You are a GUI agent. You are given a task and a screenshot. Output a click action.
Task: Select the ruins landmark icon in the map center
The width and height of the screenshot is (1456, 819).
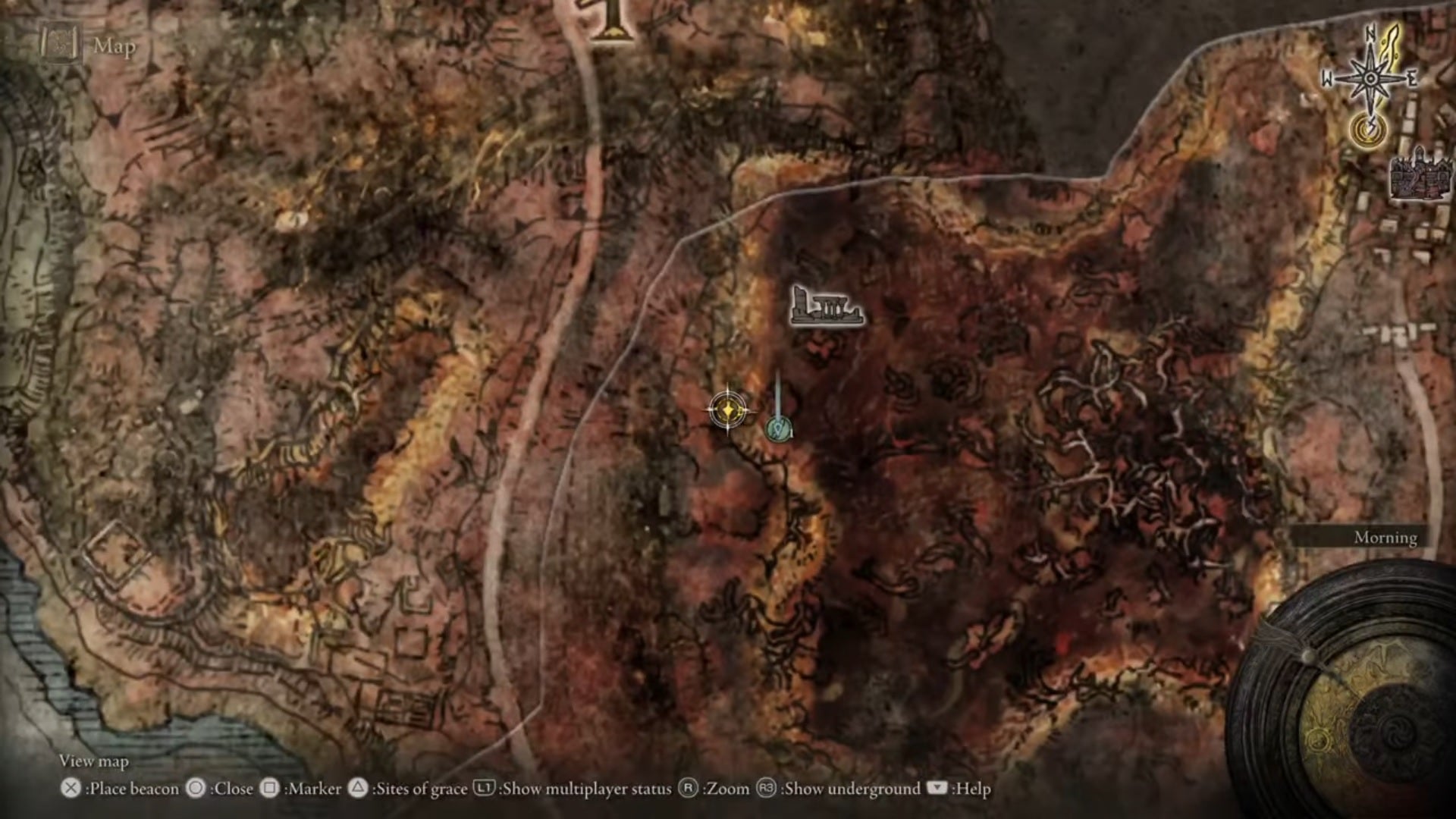(827, 306)
